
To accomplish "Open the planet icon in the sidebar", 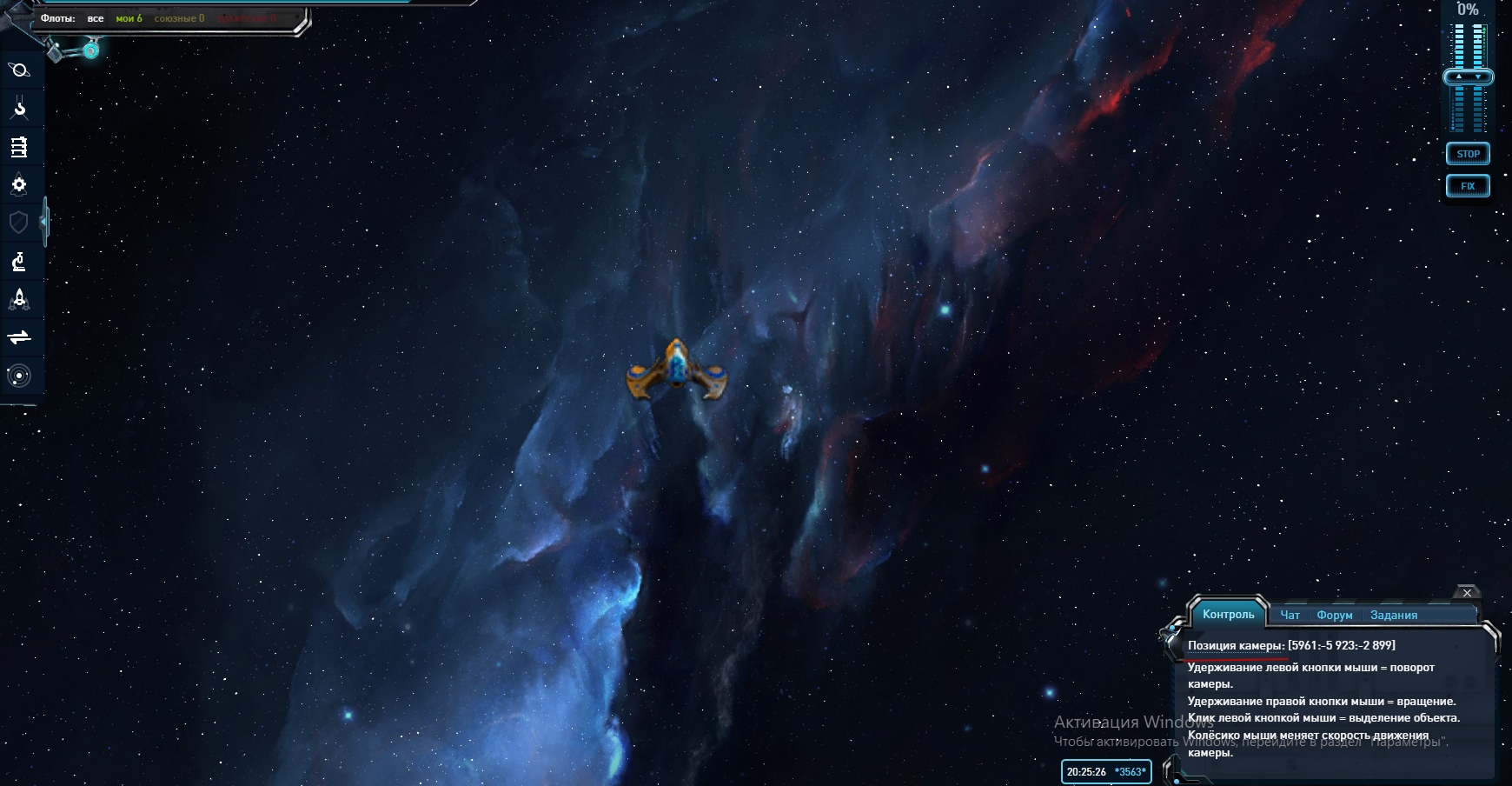I will pos(19,70).
